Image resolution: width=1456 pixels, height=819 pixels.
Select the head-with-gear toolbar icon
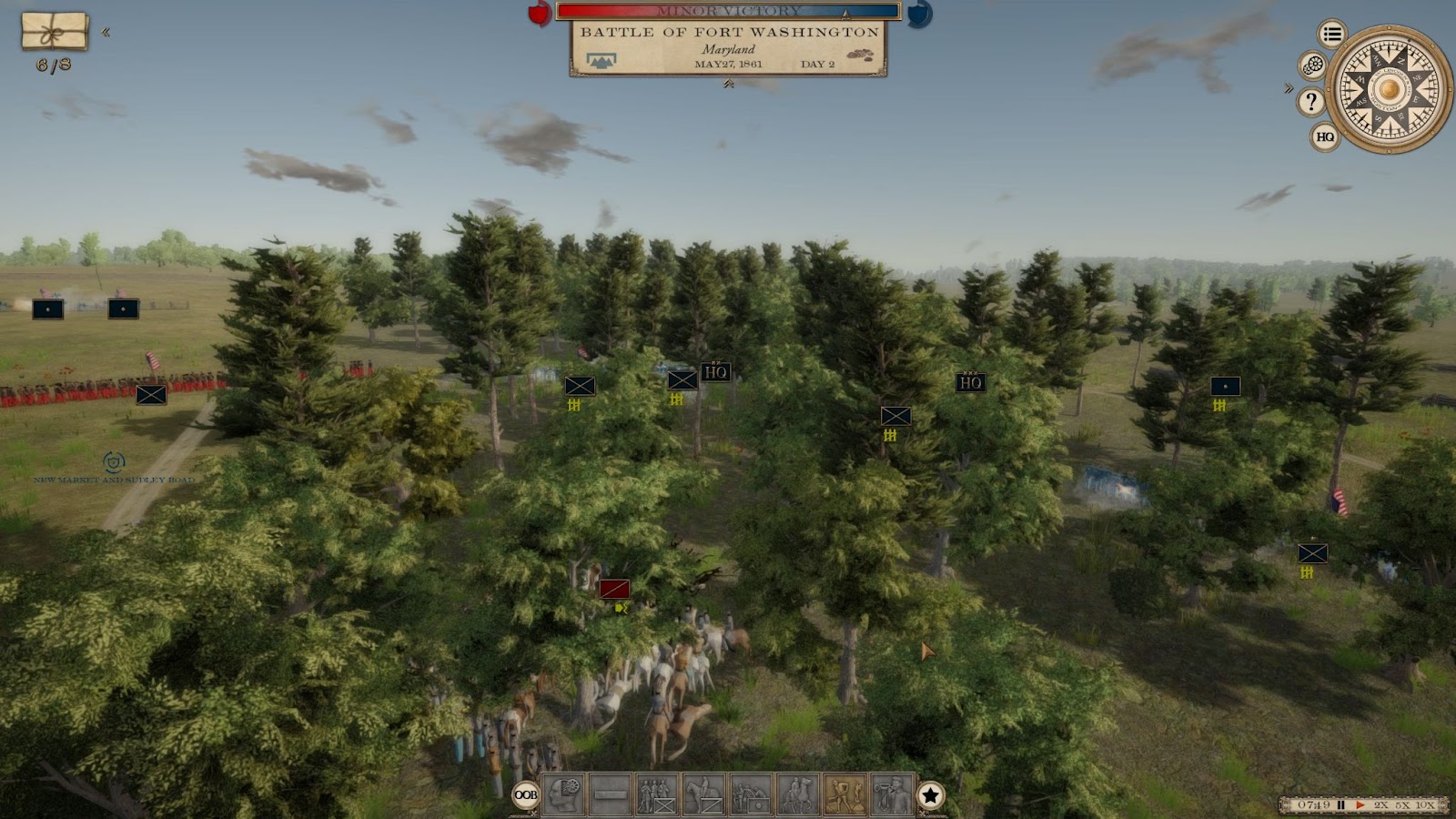click(x=563, y=794)
